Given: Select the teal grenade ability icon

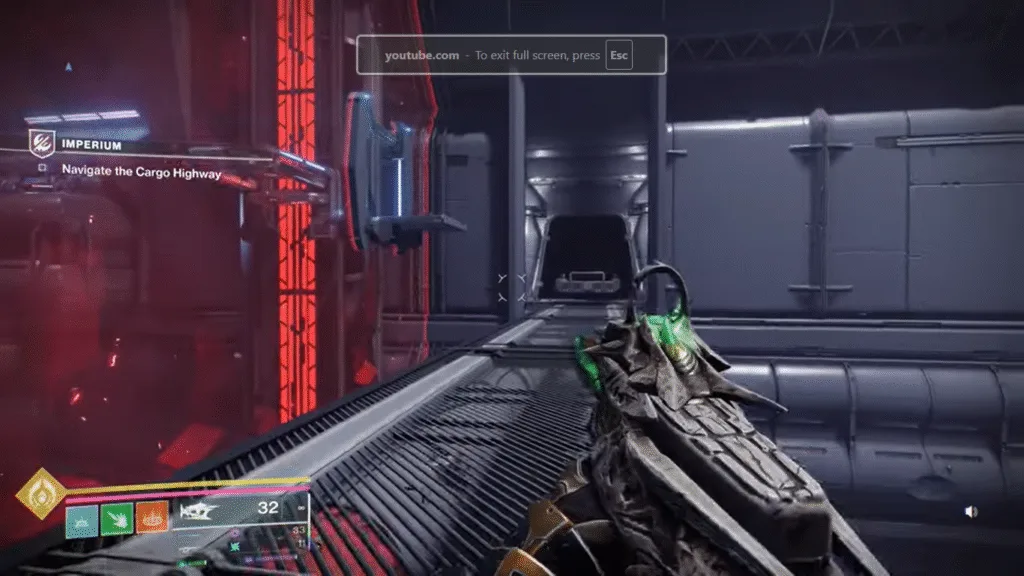Looking at the screenshot, I should click(82, 518).
